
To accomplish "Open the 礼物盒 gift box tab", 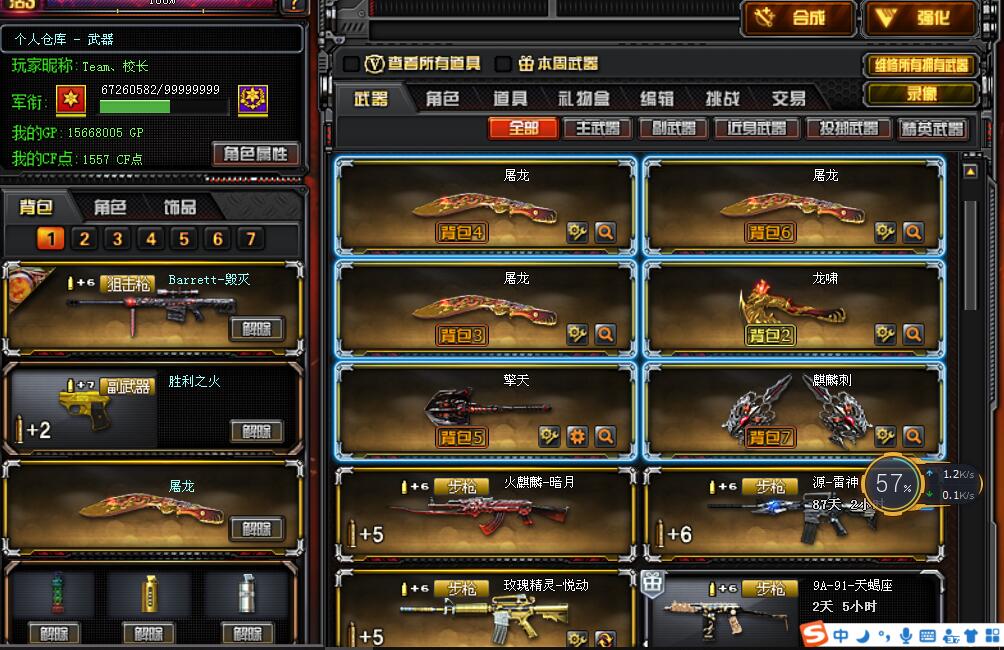I will [x=584, y=99].
